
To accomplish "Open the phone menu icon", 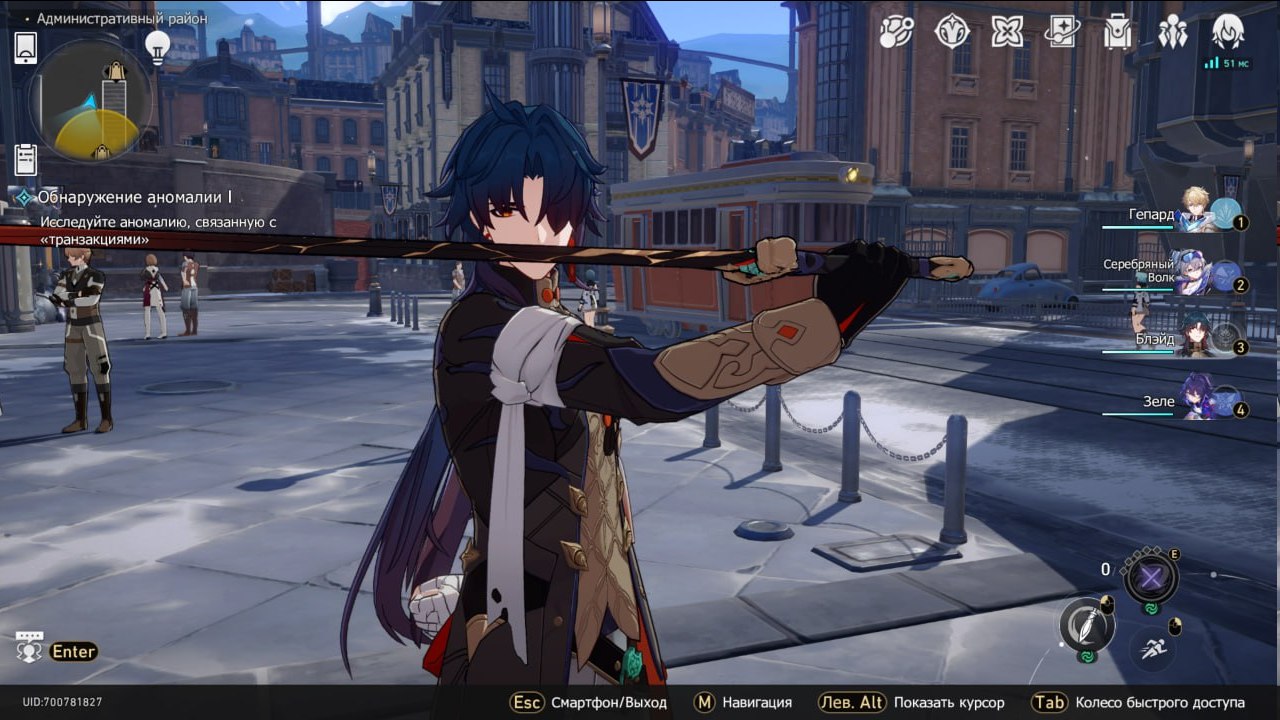I will (26, 47).
